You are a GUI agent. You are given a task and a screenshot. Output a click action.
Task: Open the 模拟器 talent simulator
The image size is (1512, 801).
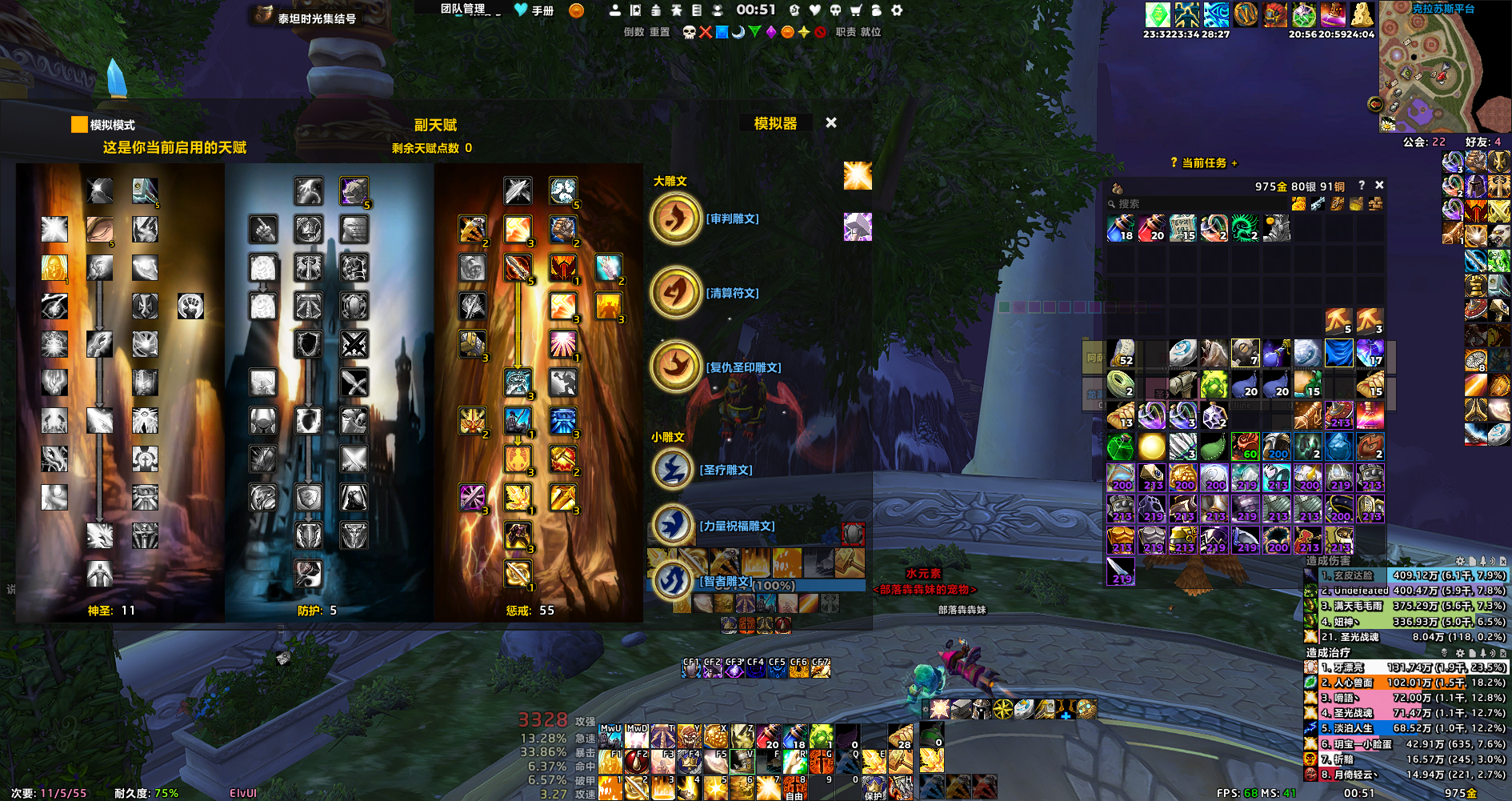[x=775, y=123]
